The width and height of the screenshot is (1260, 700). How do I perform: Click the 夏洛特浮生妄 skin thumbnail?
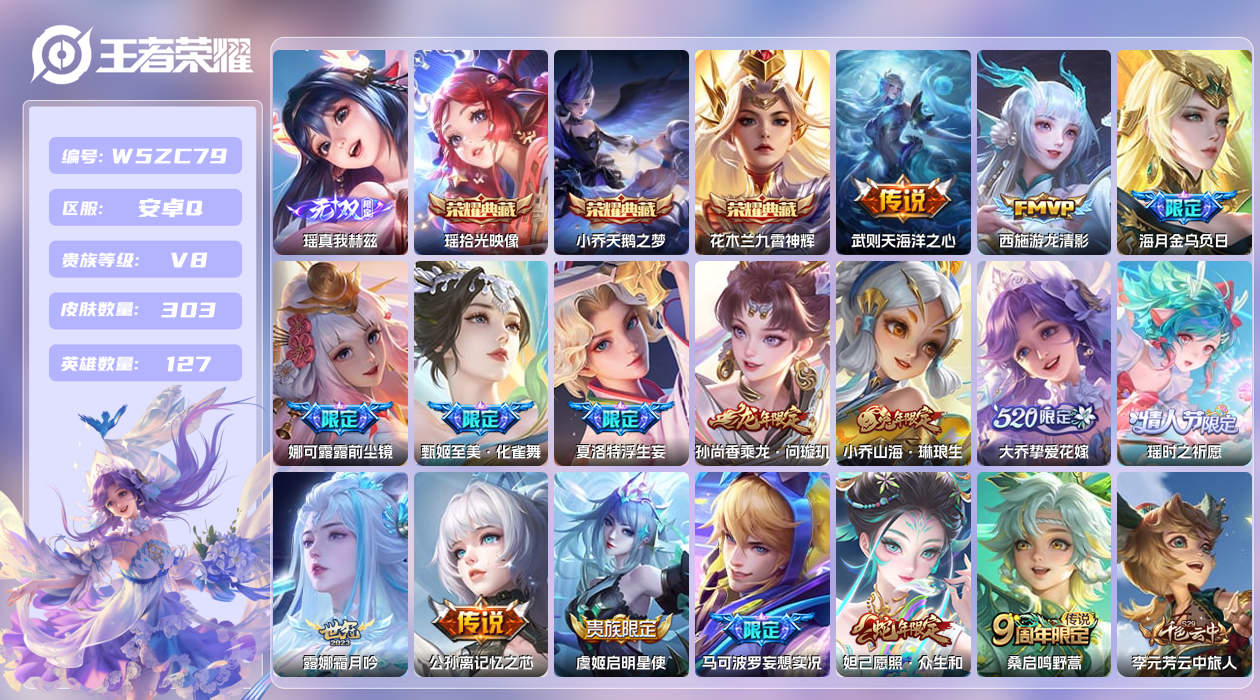tap(621, 363)
